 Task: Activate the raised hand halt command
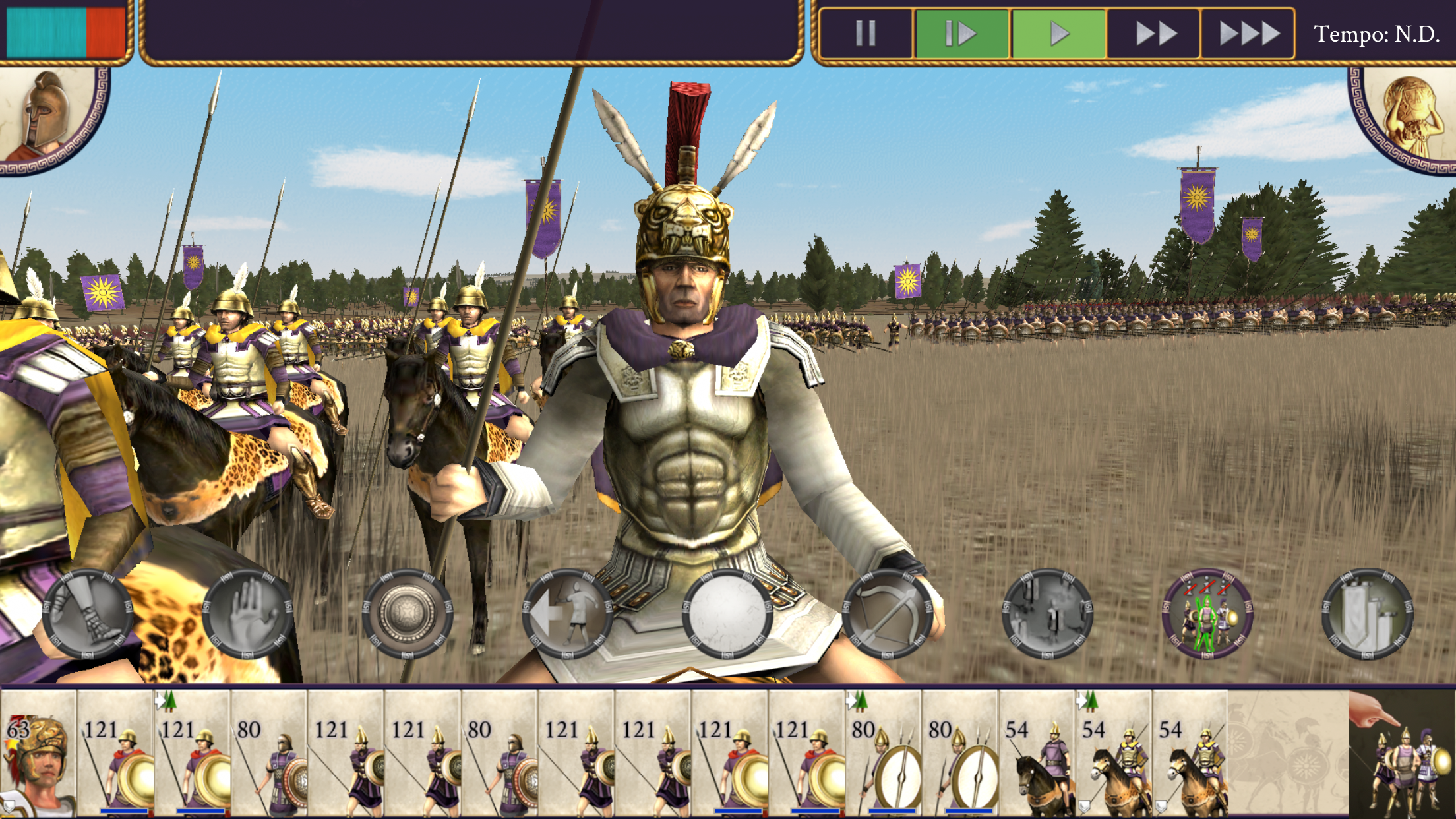pos(248,614)
